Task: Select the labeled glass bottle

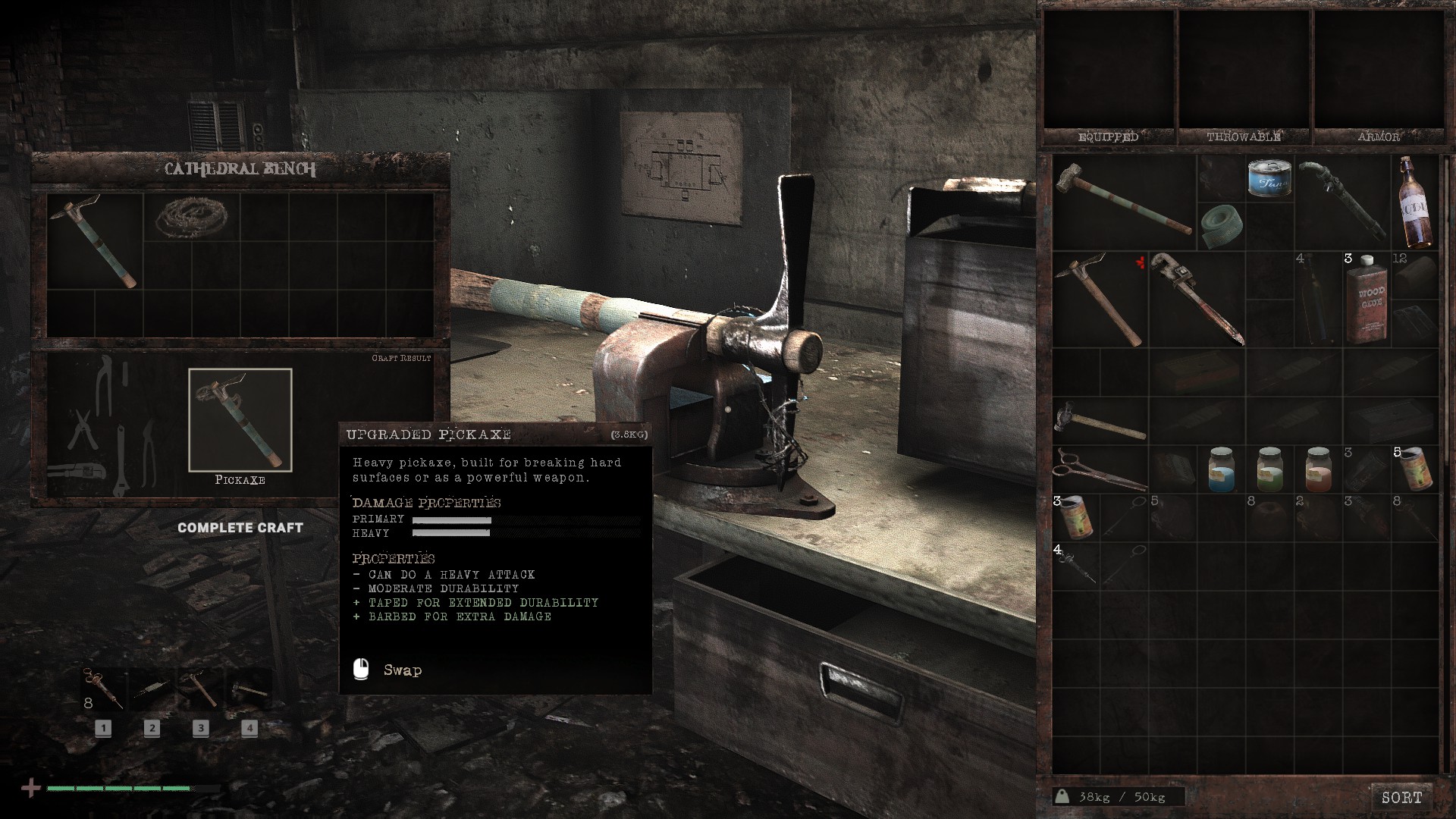Action: point(1415,202)
